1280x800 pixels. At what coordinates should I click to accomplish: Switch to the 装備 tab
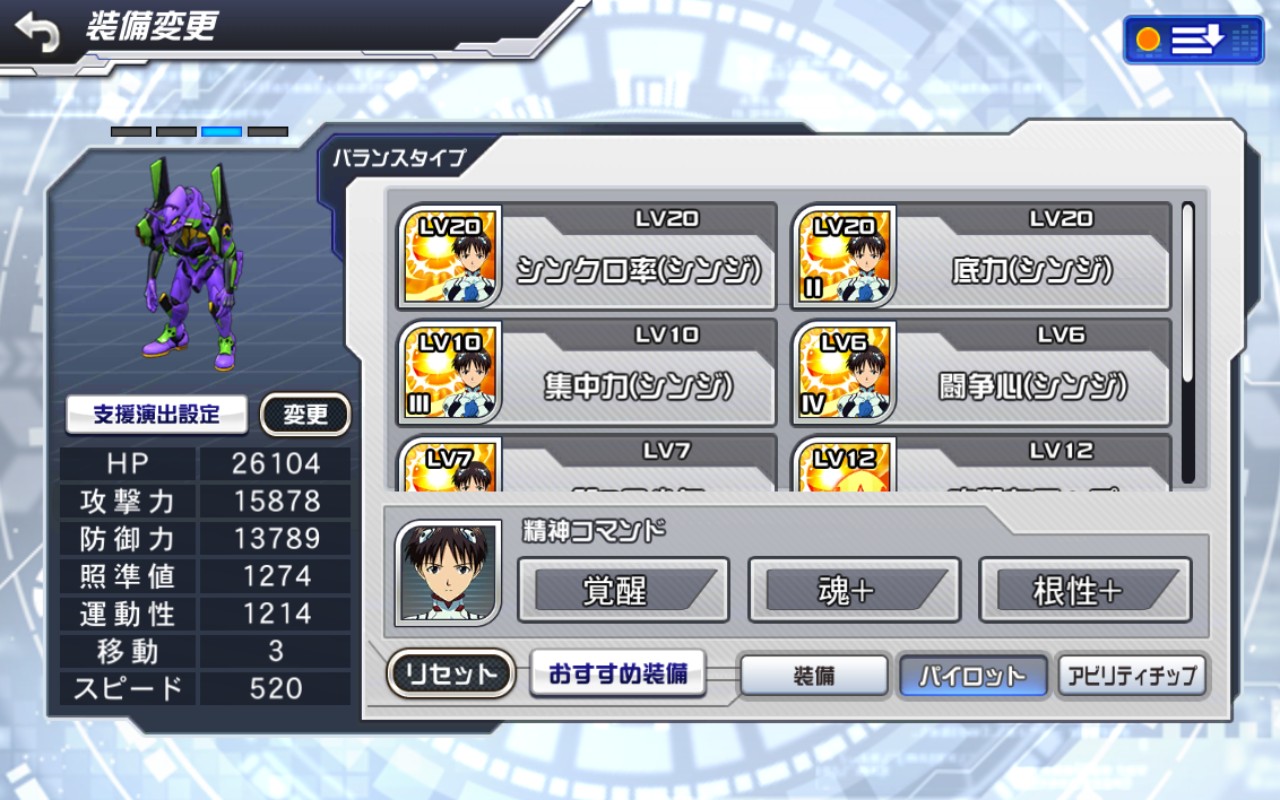click(x=814, y=676)
